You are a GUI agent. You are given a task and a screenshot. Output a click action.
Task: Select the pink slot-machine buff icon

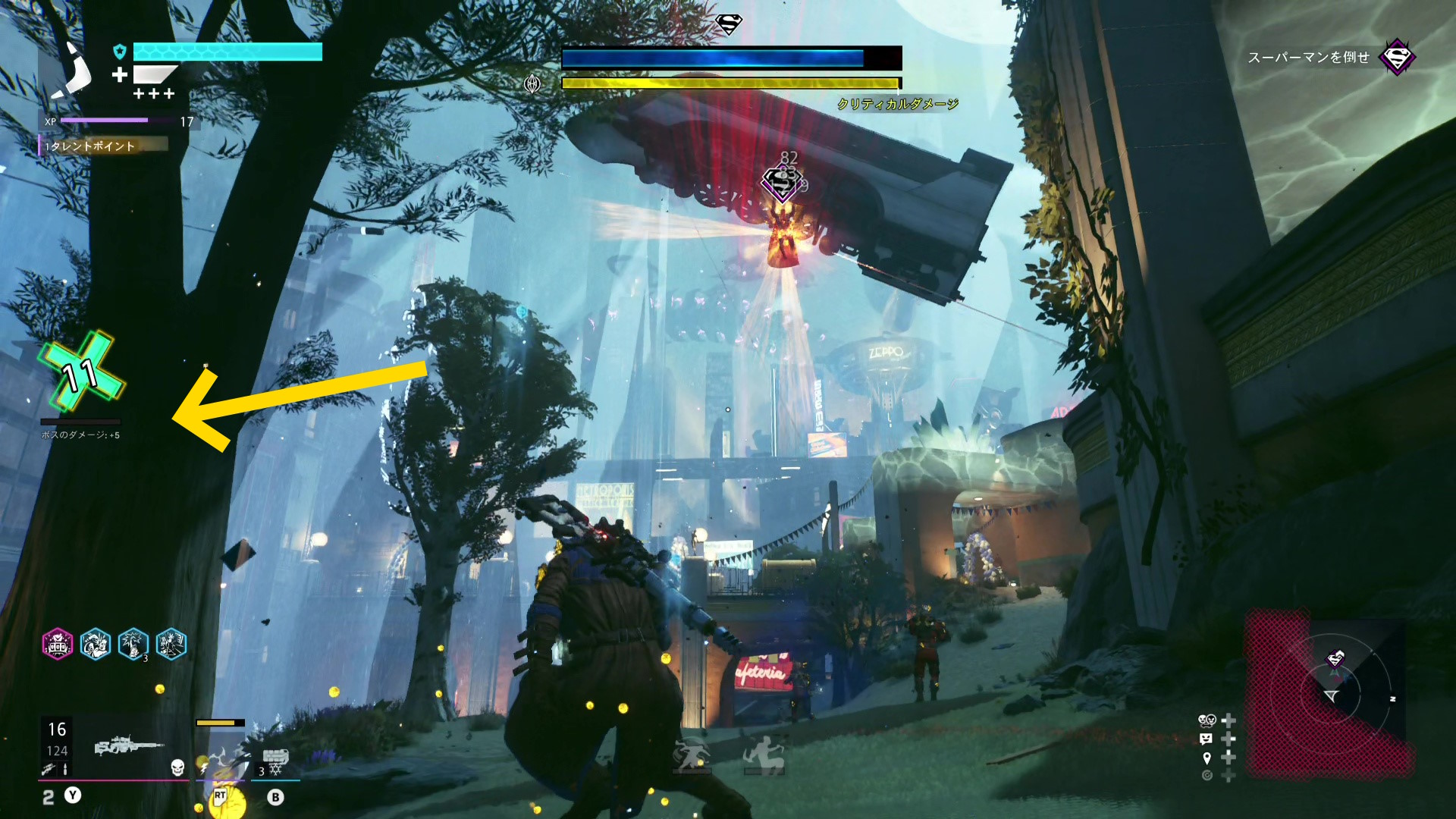[58, 645]
